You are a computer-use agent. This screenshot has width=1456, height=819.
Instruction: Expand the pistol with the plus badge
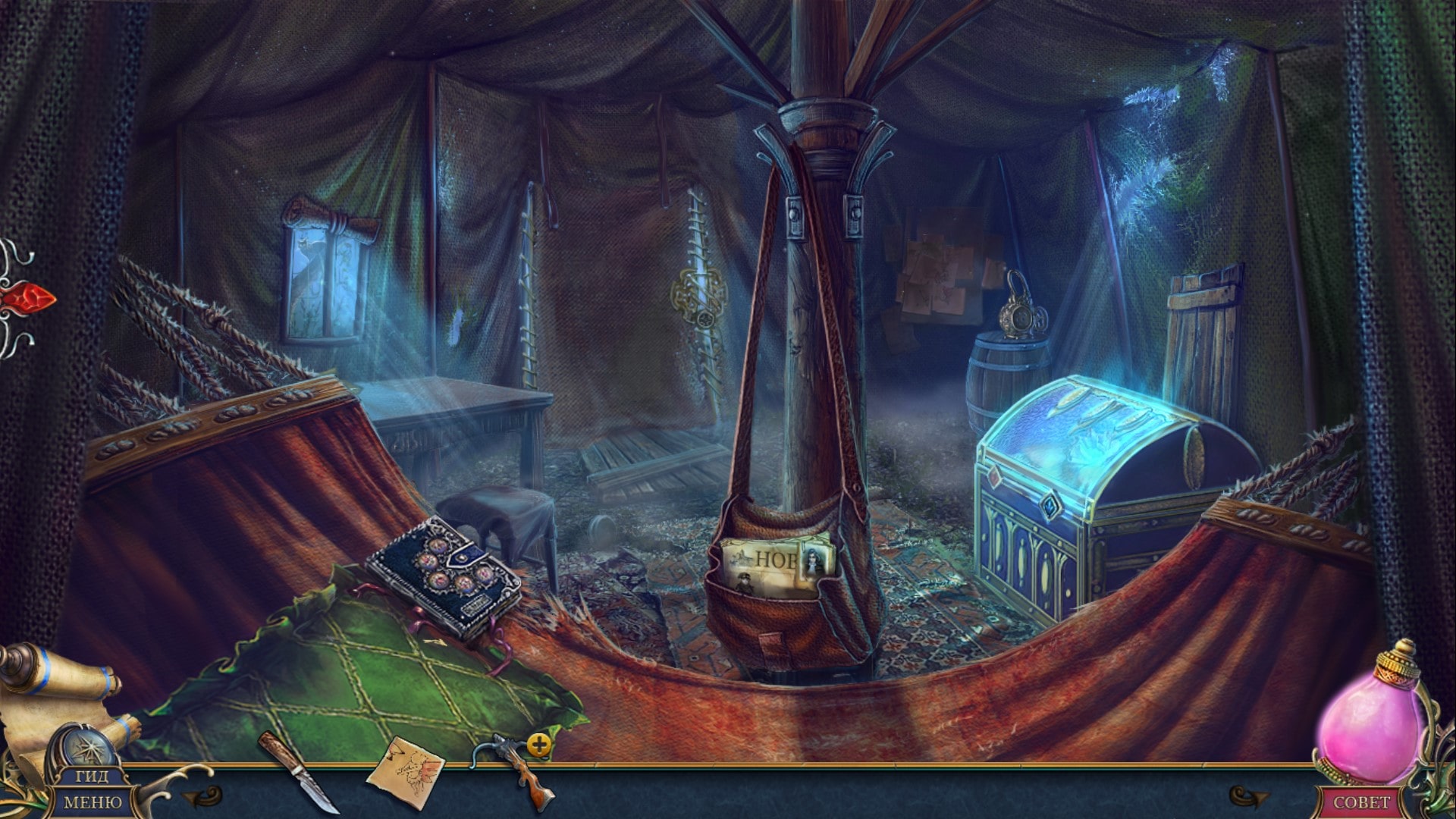tap(539, 745)
